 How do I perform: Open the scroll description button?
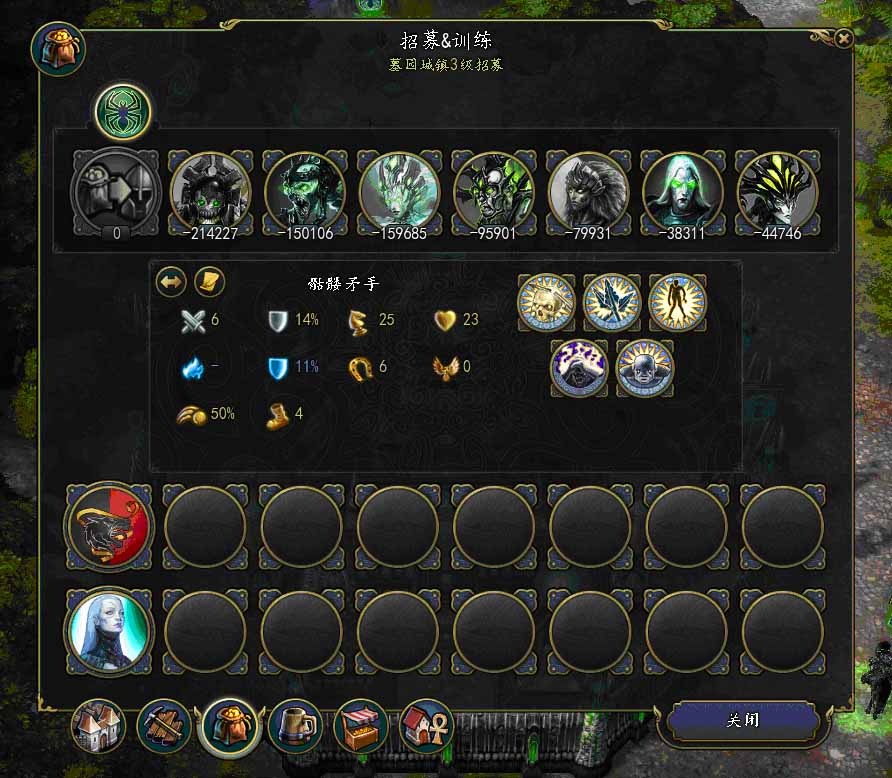coord(207,282)
